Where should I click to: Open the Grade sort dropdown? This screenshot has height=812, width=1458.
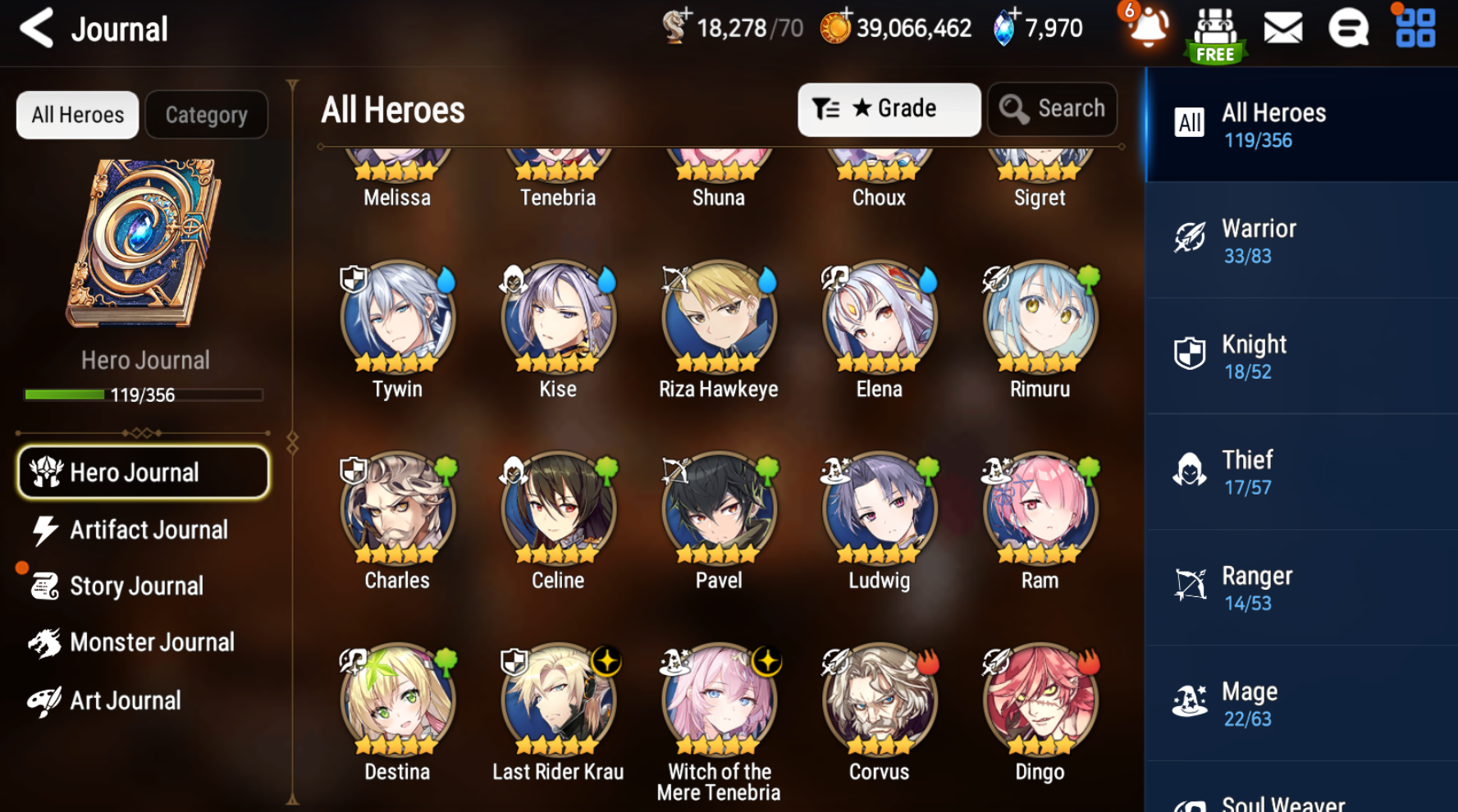click(889, 109)
